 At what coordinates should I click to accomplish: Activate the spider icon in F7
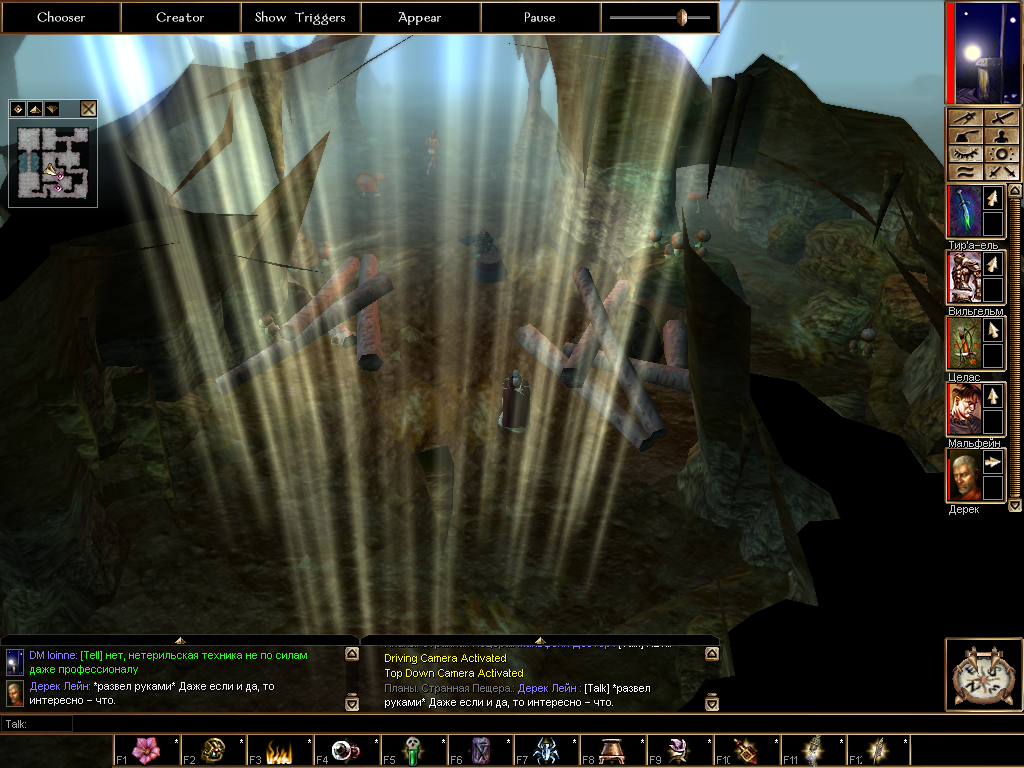[546, 750]
